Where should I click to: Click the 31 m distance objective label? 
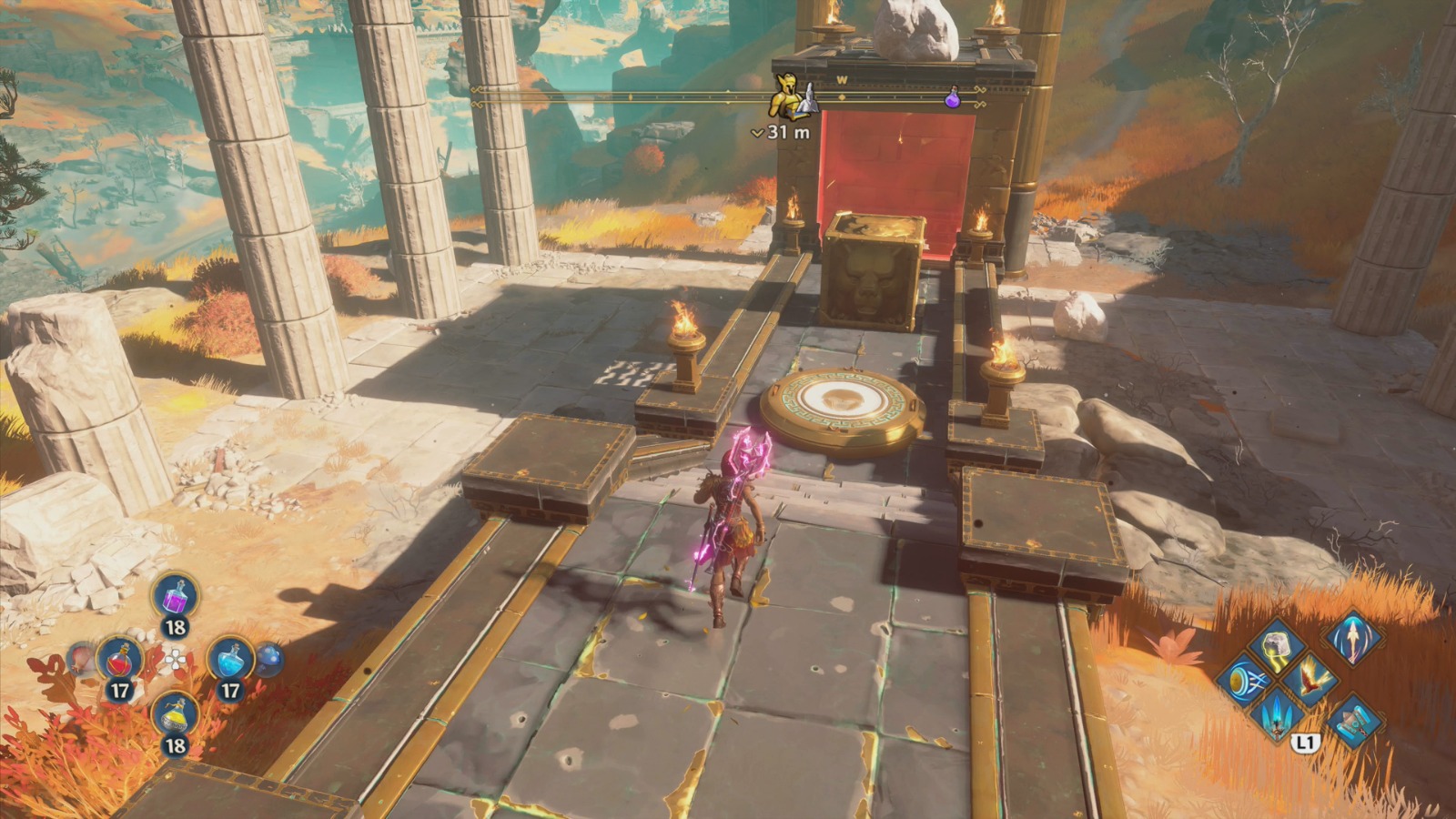point(788,131)
